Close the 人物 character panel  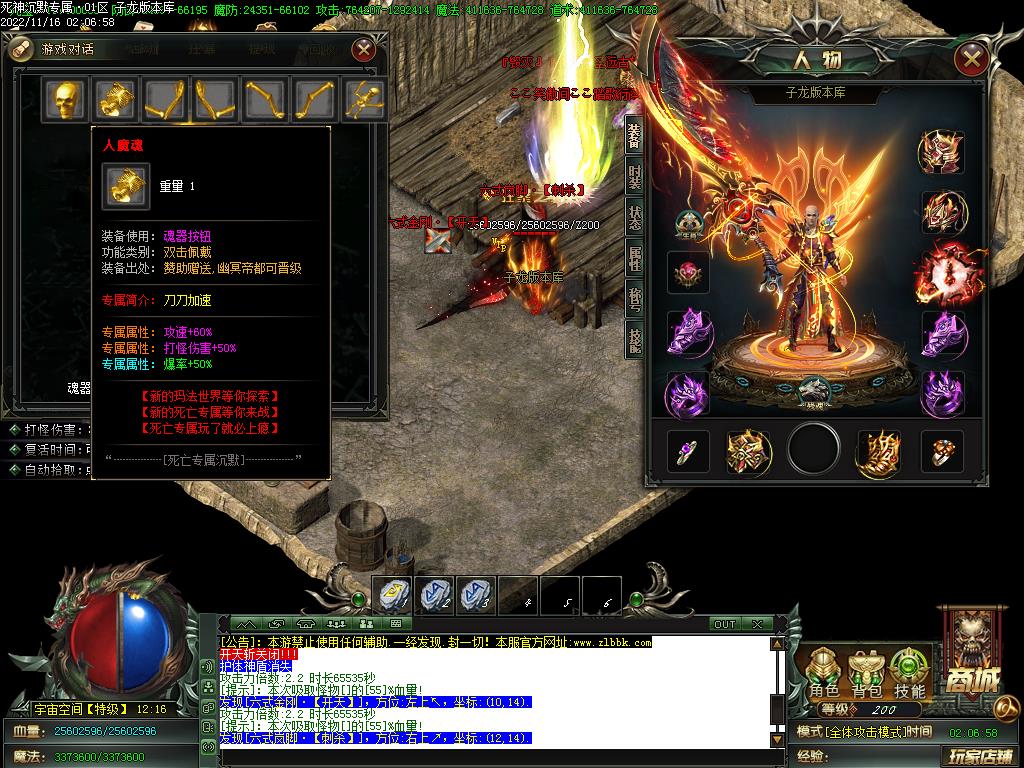971,59
